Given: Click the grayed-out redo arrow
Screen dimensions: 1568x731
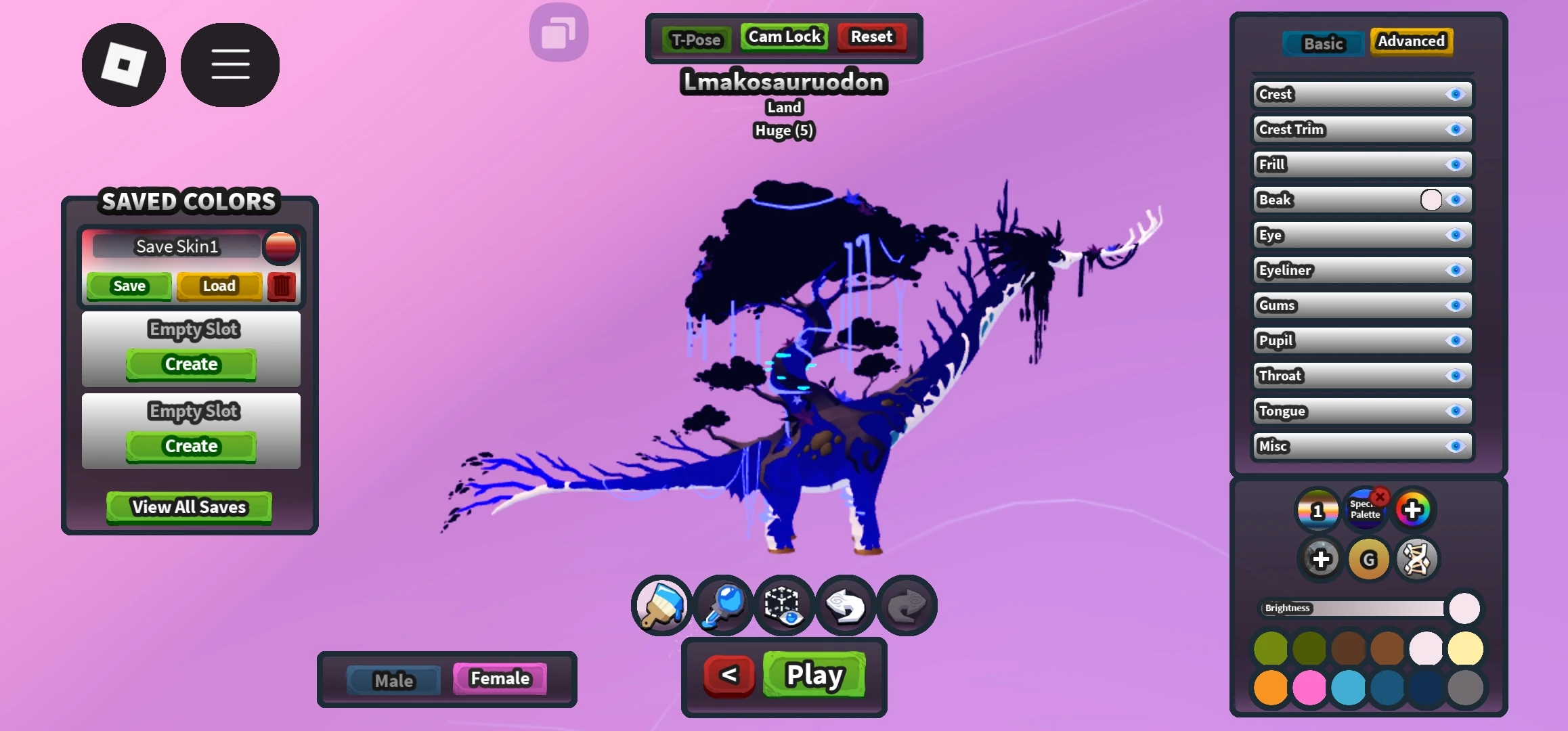Looking at the screenshot, I should click(907, 606).
